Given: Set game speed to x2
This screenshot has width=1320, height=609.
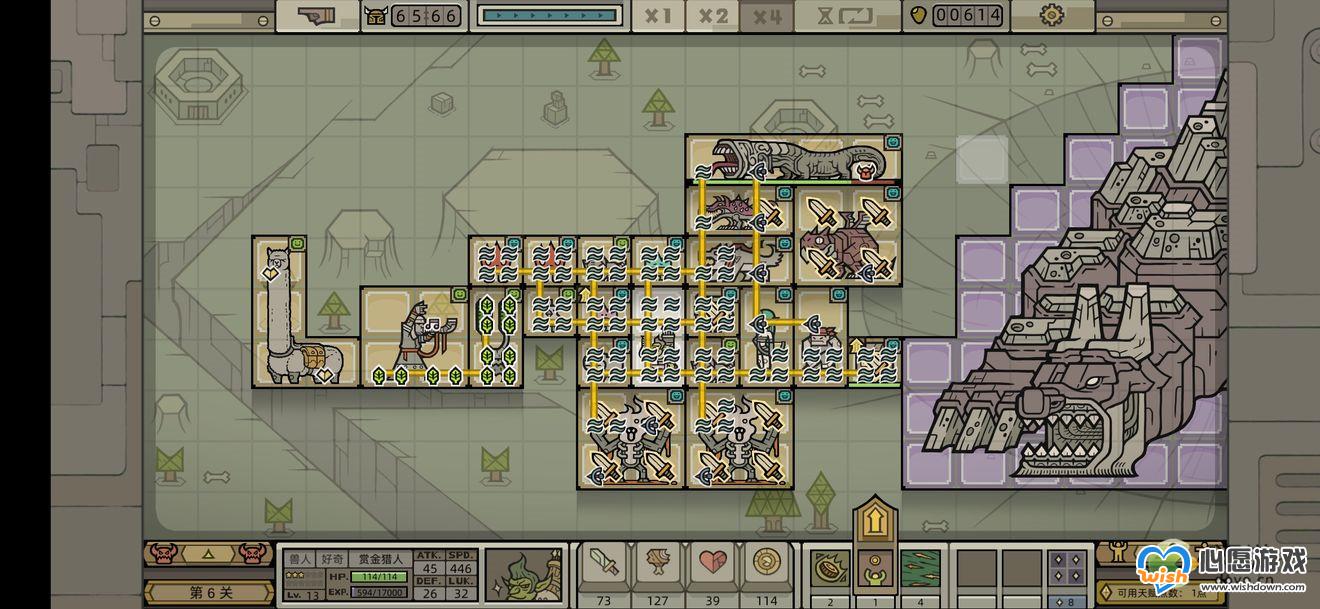Looking at the screenshot, I should (712, 16).
